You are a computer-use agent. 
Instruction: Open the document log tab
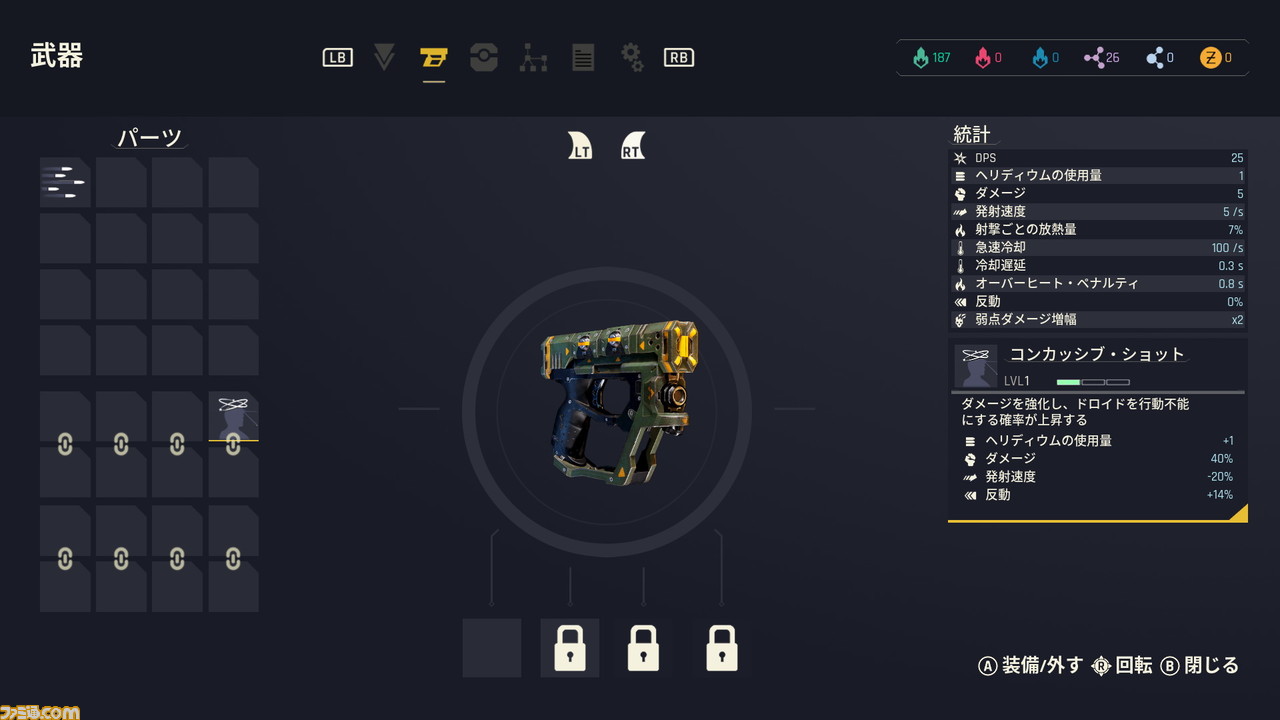[x=583, y=58]
